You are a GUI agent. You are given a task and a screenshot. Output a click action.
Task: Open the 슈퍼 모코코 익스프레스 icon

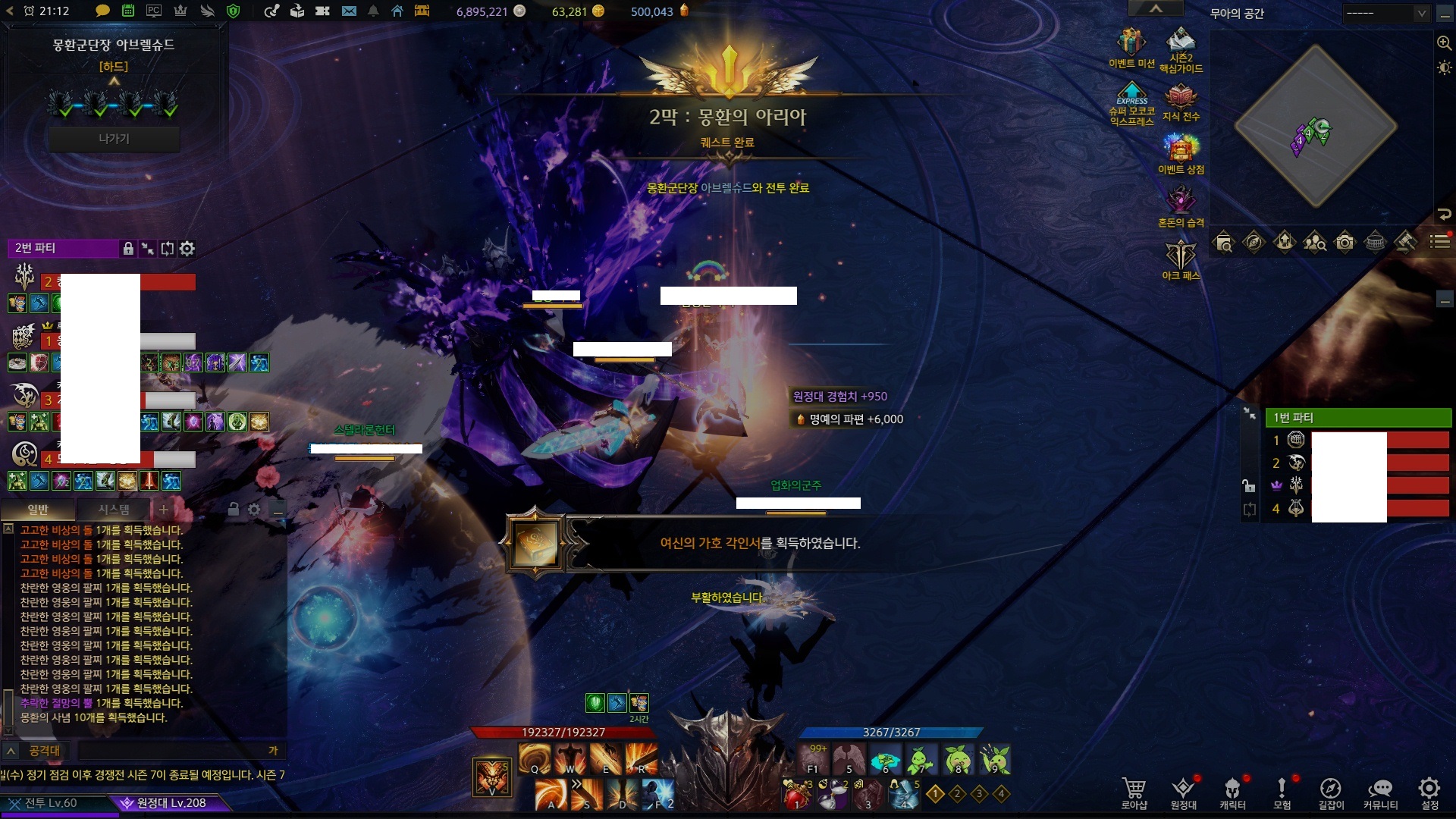(1131, 102)
